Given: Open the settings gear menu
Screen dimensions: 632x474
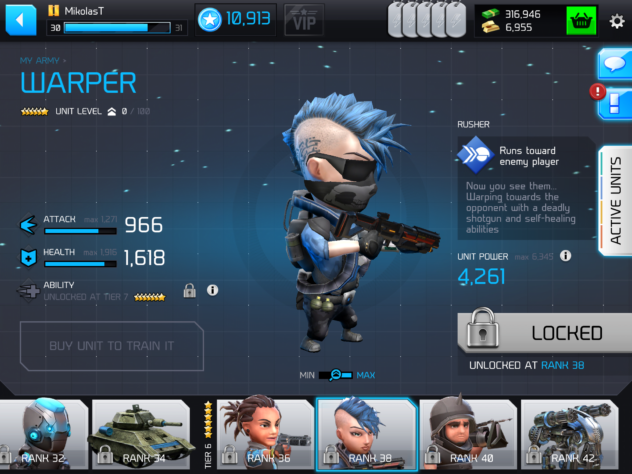Looking at the screenshot, I should [x=615, y=20].
